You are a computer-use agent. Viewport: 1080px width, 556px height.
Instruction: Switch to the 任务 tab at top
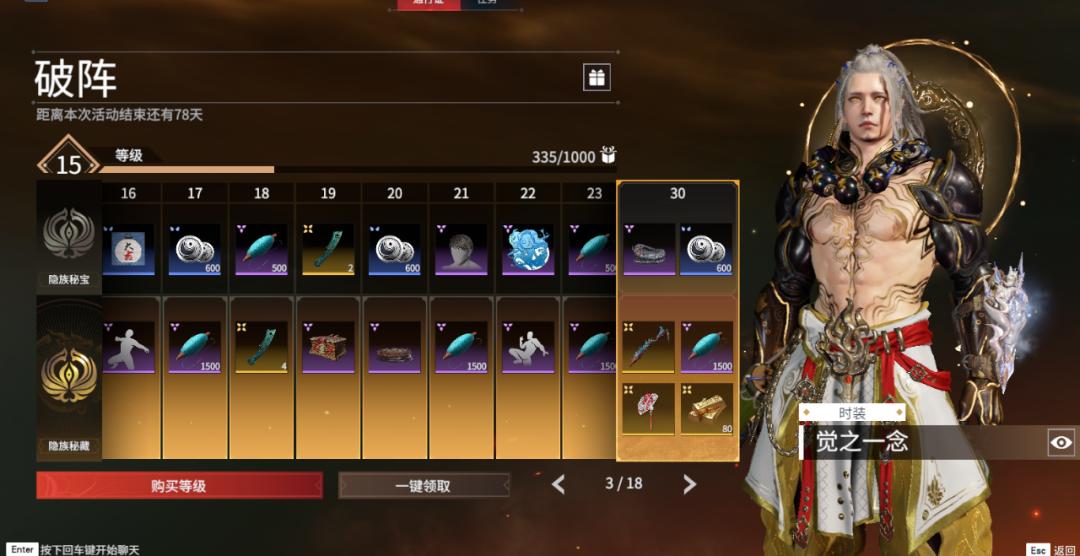489,3
